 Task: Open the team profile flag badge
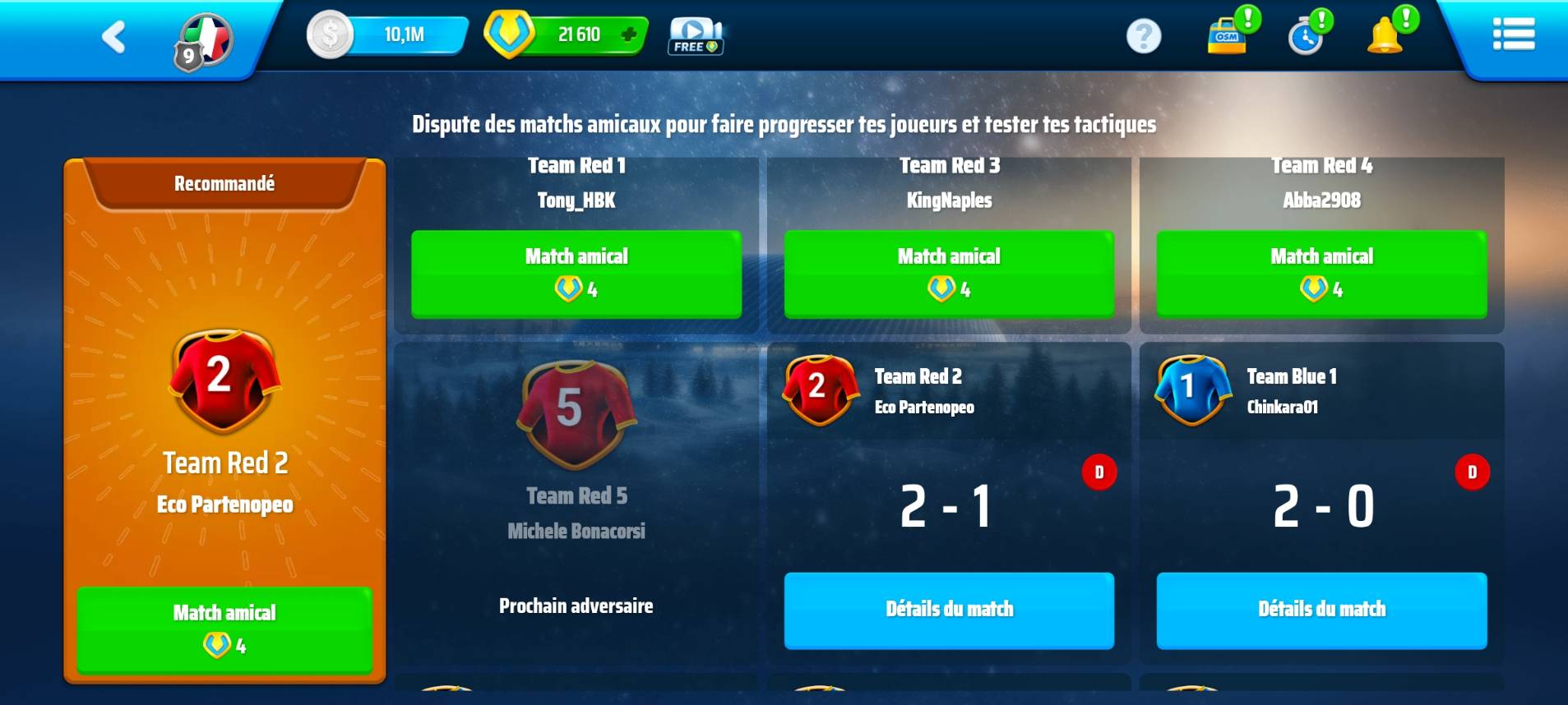coord(203,41)
